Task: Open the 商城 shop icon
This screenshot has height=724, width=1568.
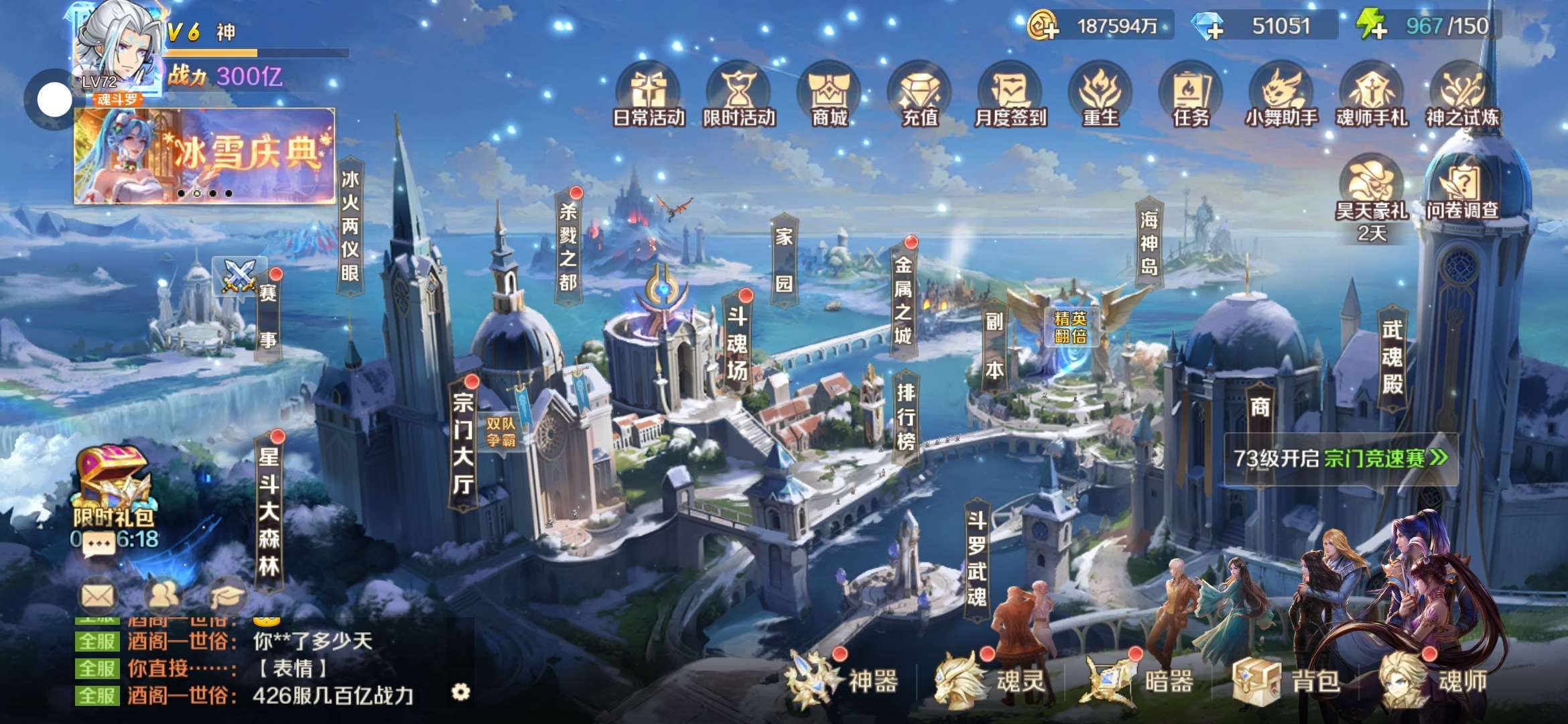Action: 829,96
